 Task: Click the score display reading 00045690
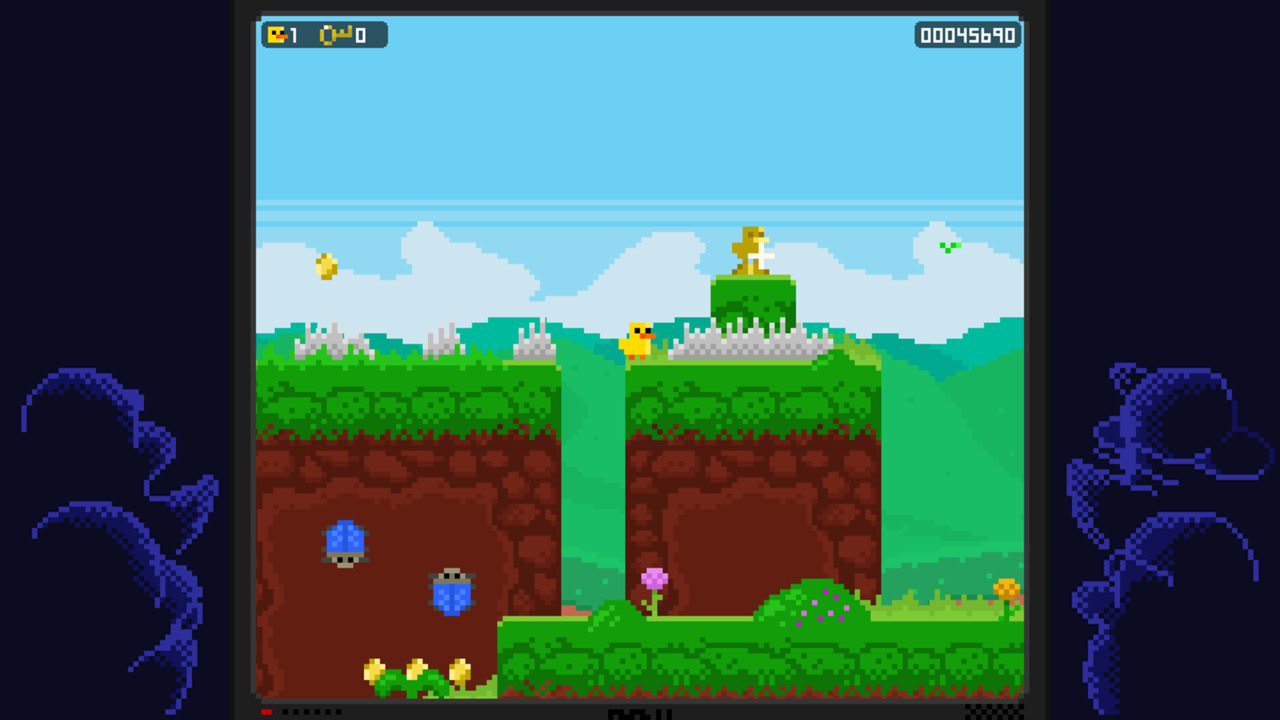click(x=966, y=35)
